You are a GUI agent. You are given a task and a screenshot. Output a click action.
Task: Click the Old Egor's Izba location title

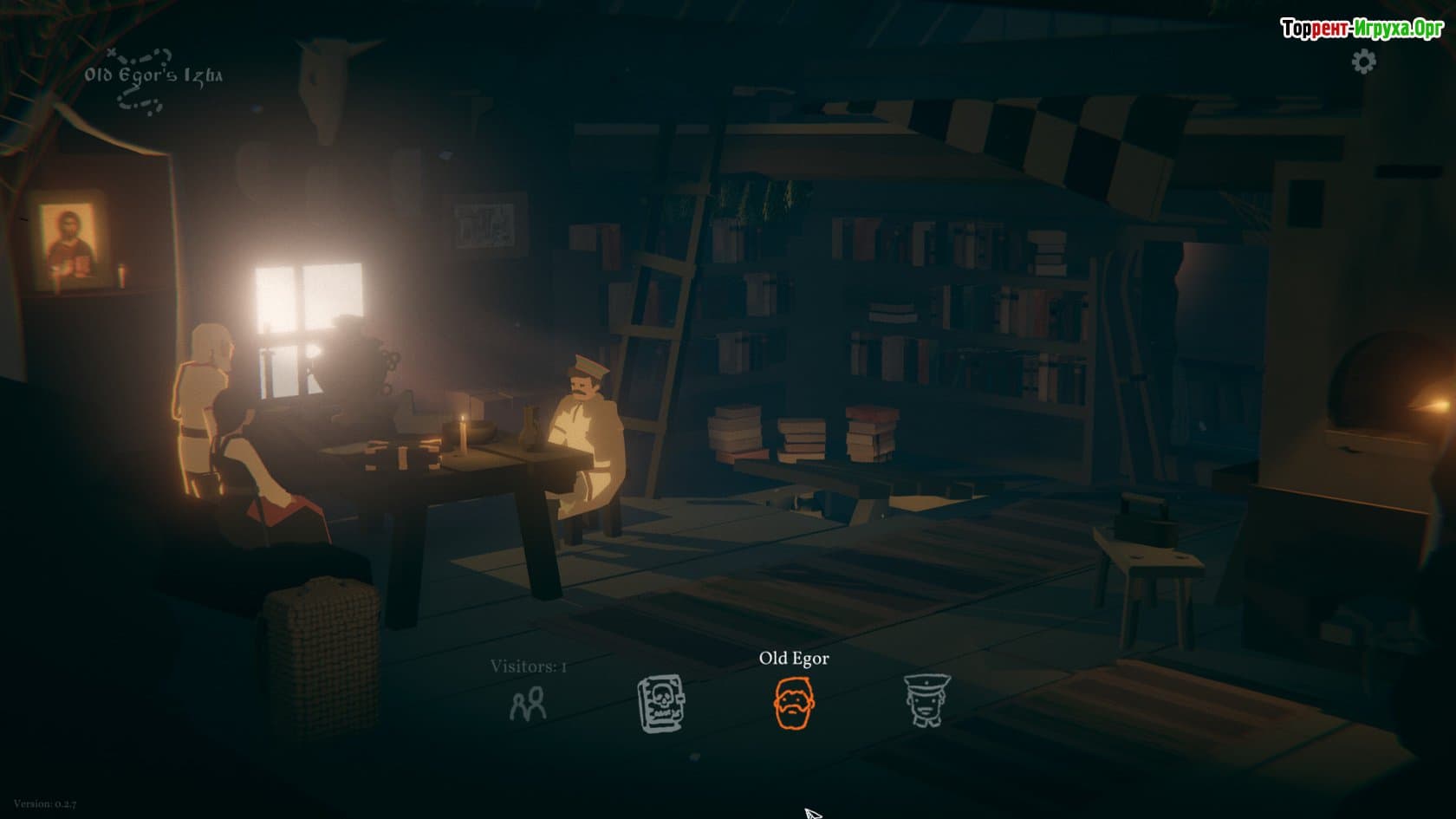point(153,75)
